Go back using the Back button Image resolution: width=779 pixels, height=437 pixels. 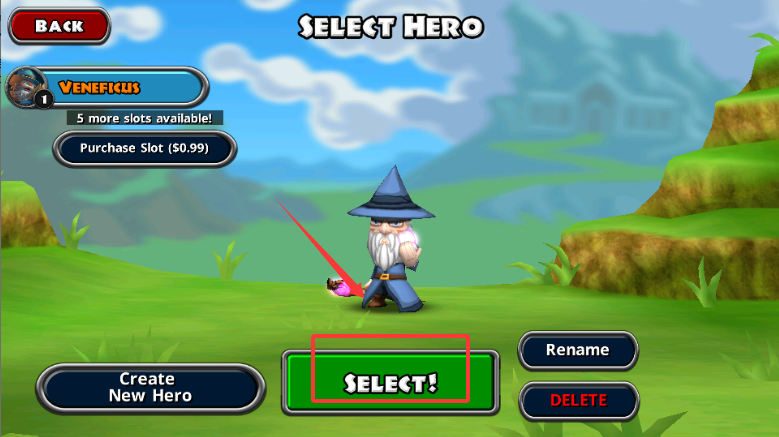coord(59,27)
